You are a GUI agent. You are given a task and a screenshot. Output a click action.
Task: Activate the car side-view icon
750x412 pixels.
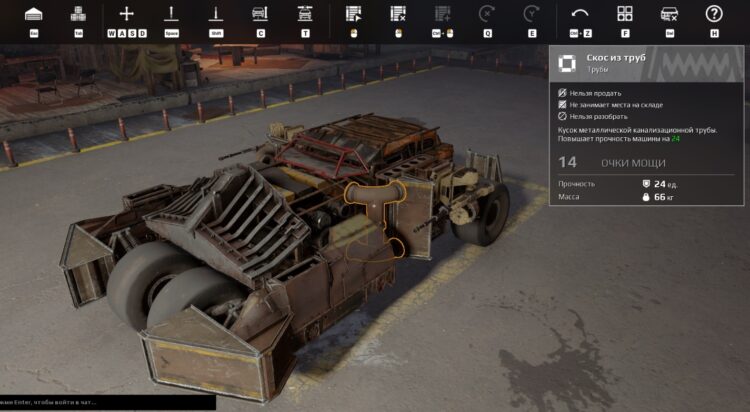(x=260, y=14)
